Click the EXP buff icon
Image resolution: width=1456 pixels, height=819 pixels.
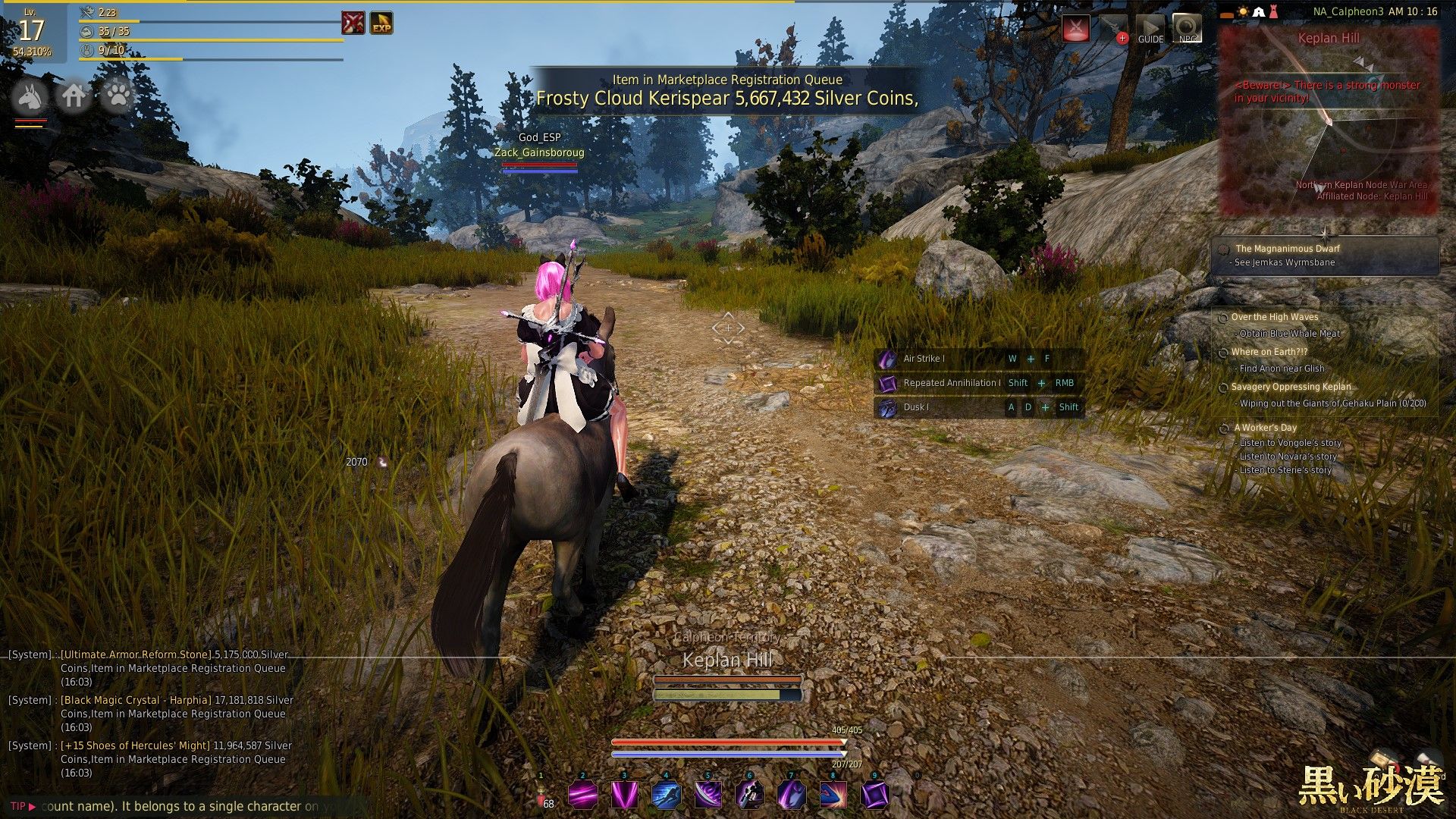pyautogui.click(x=381, y=24)
